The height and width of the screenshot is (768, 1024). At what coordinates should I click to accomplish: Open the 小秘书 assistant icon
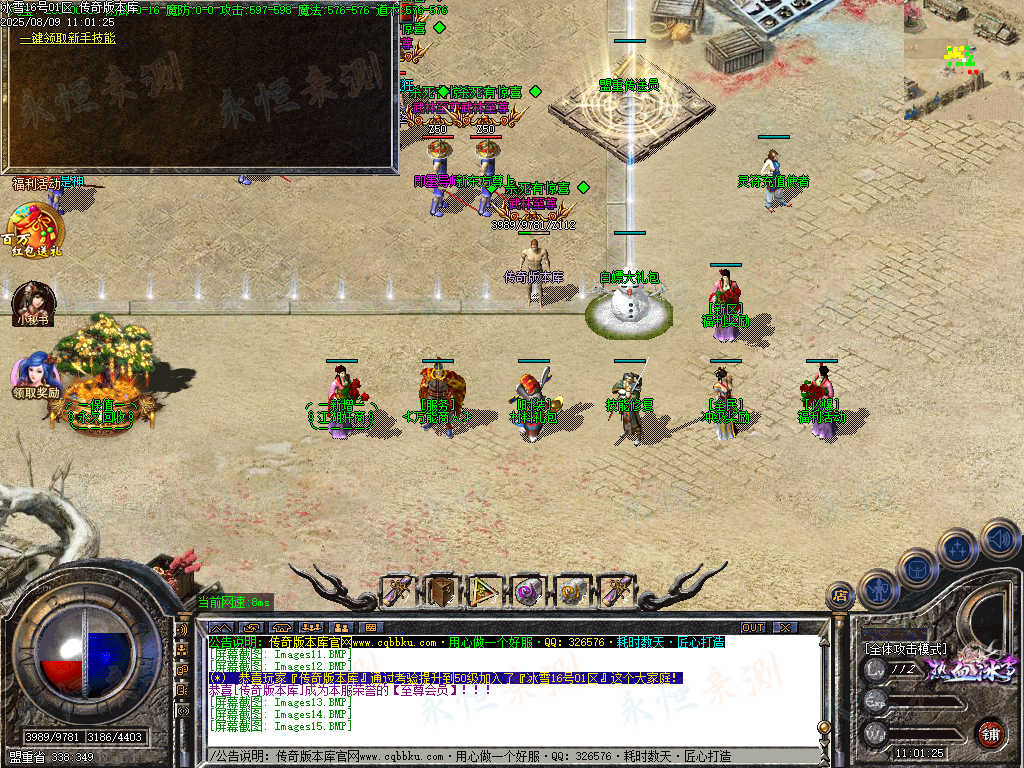[33, 303]
